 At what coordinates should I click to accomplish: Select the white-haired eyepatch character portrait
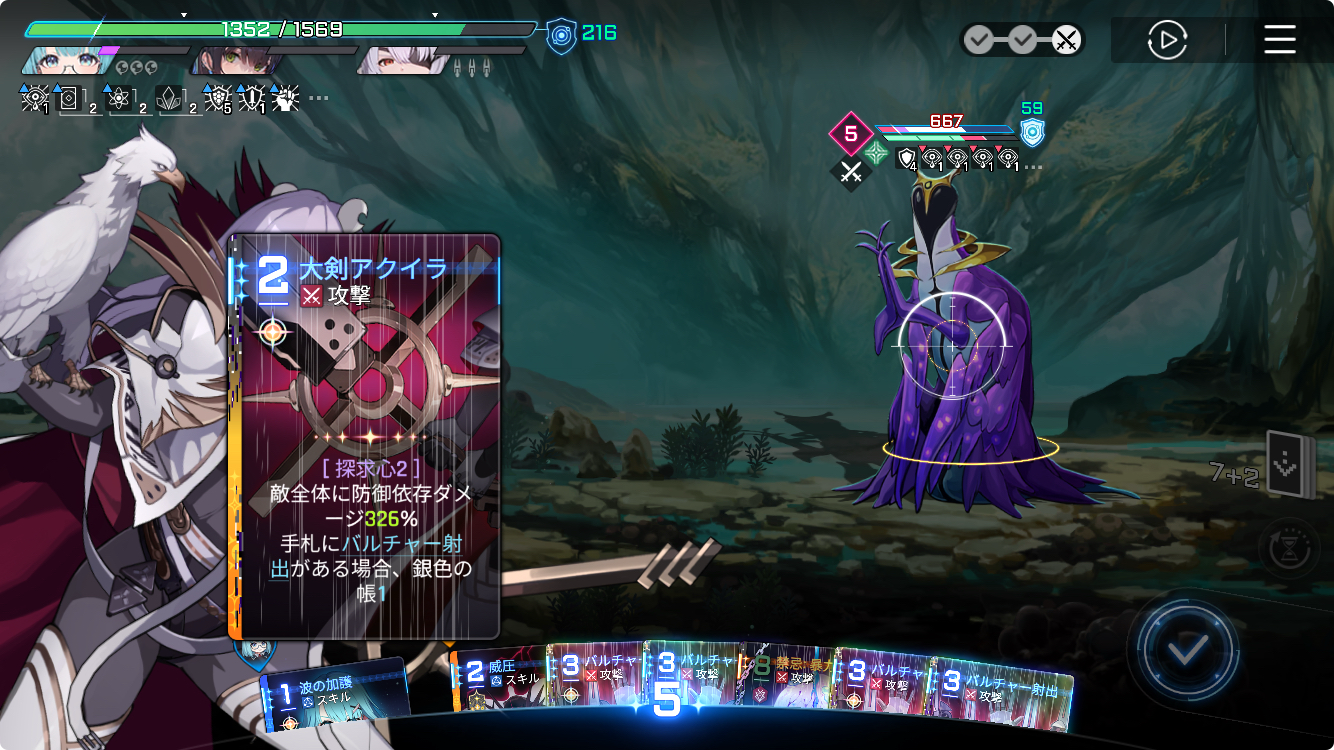pyautogui.click(x=402, y=60)
